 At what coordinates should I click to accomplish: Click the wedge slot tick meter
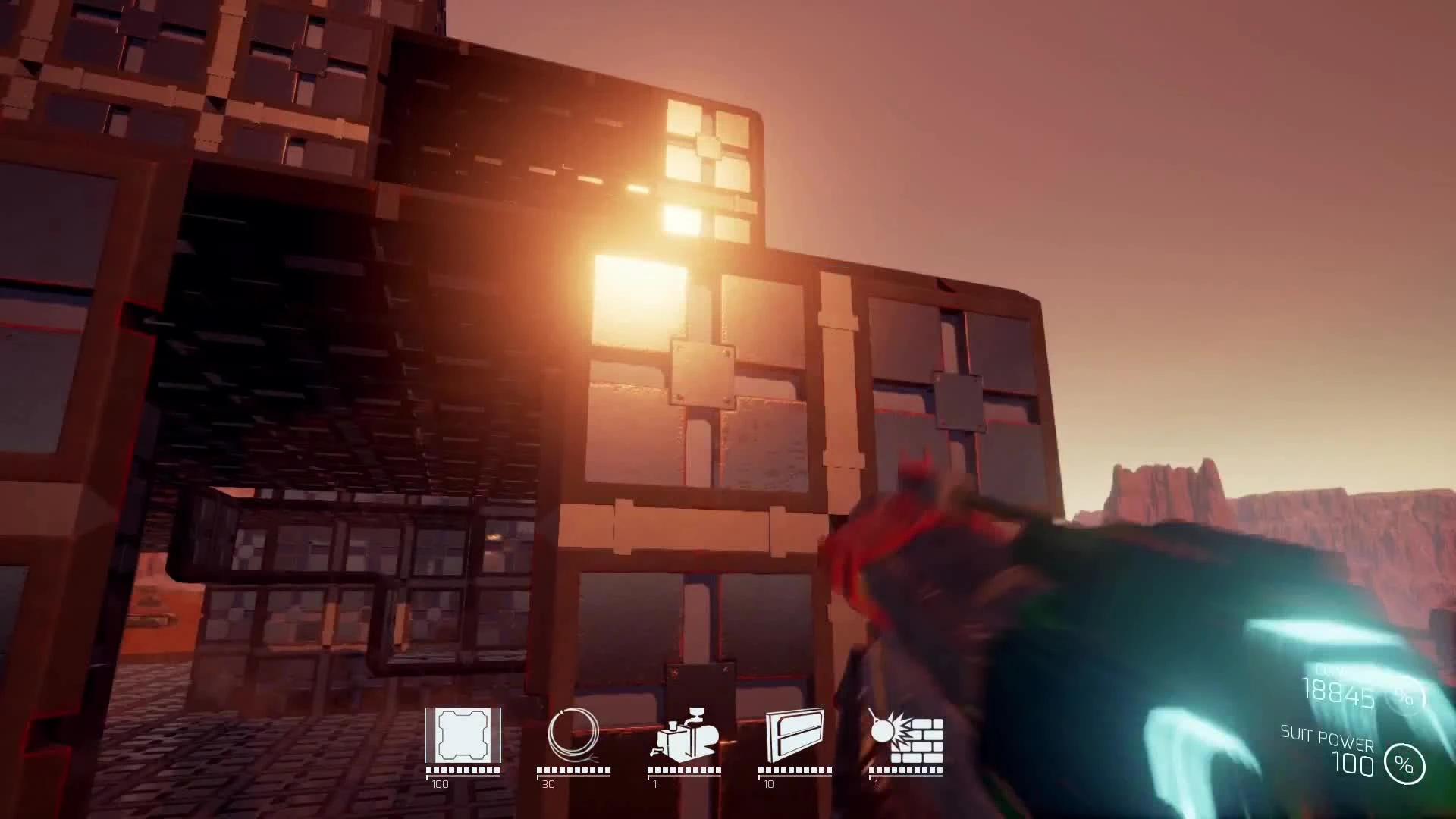click(x=795, y=770)
